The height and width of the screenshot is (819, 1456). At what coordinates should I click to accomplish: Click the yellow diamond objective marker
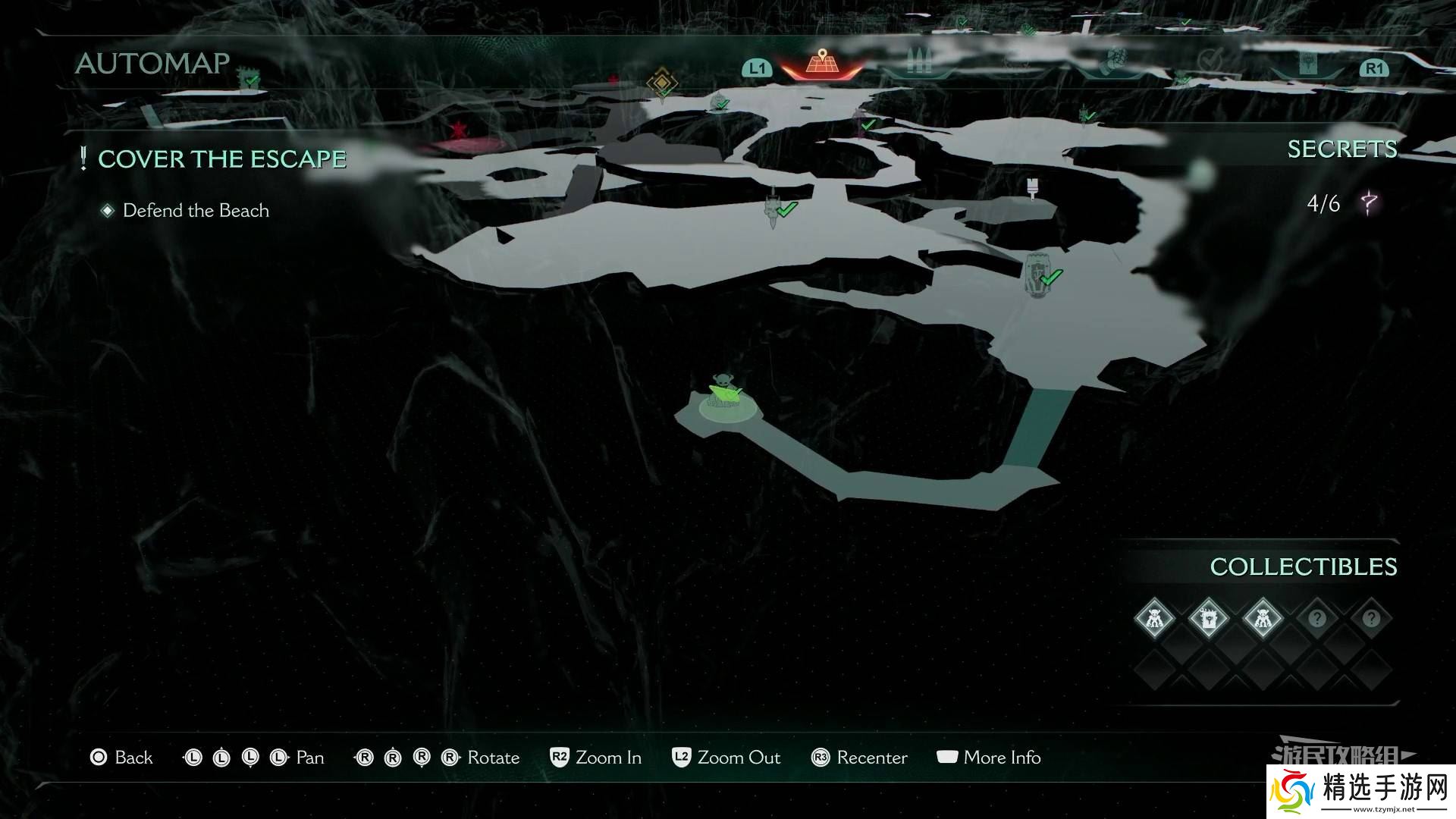point(661,81)
